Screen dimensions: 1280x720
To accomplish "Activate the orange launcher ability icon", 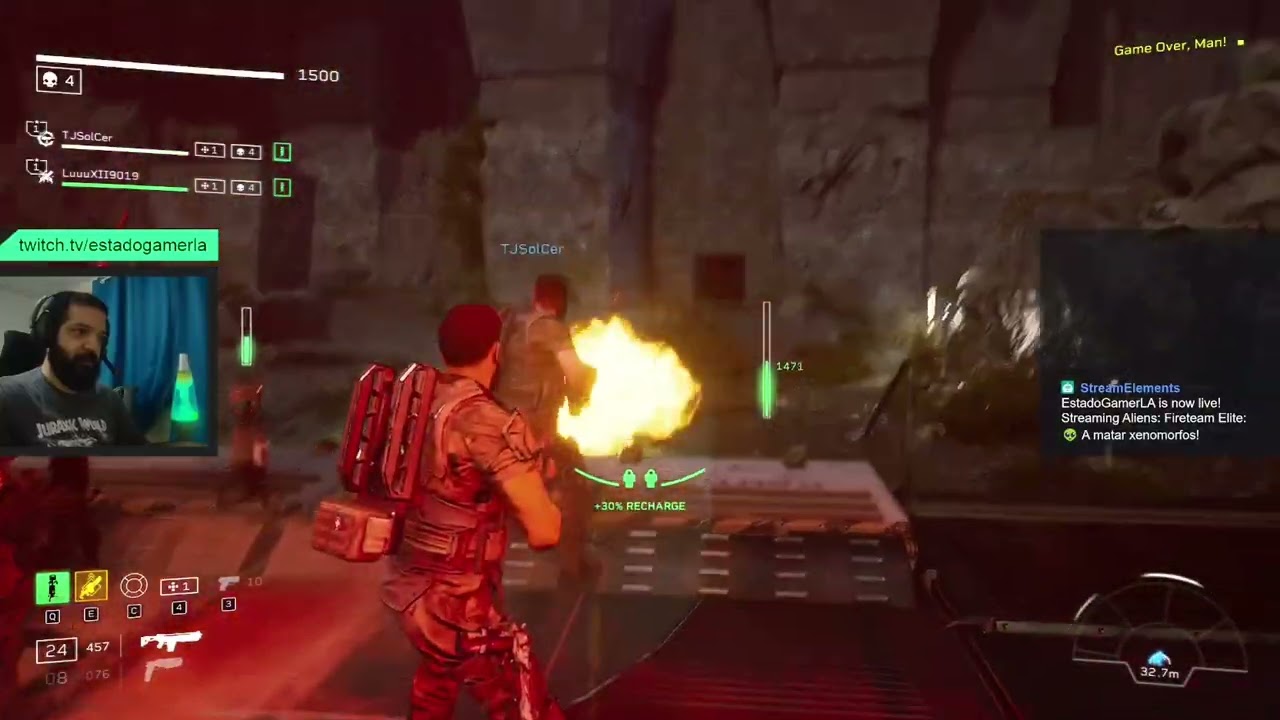I will [91, 586].
